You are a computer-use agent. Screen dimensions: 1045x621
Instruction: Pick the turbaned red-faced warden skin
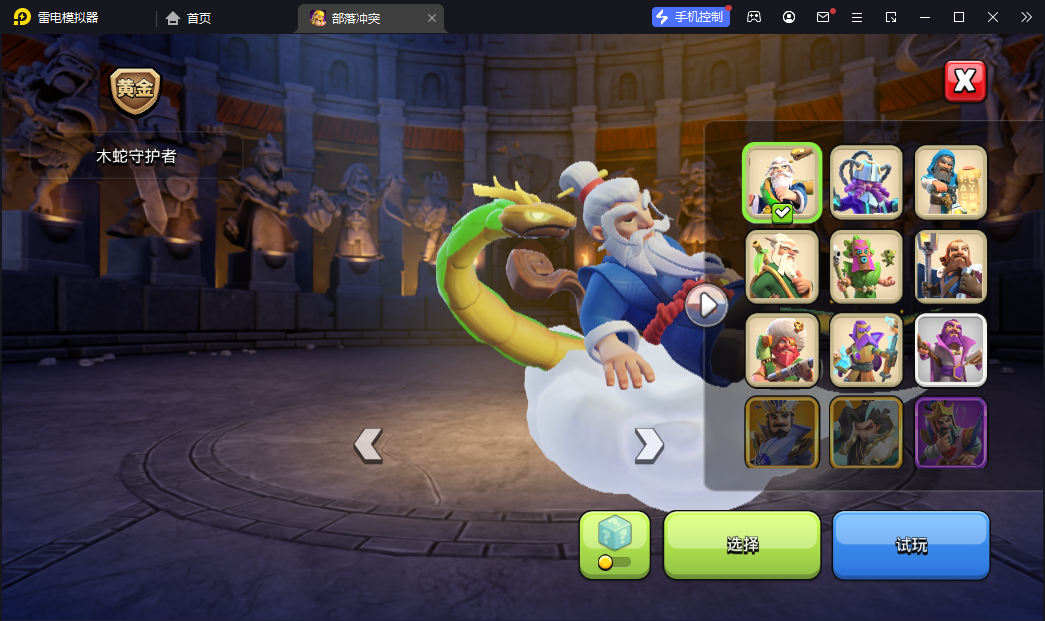coord(782,350)
